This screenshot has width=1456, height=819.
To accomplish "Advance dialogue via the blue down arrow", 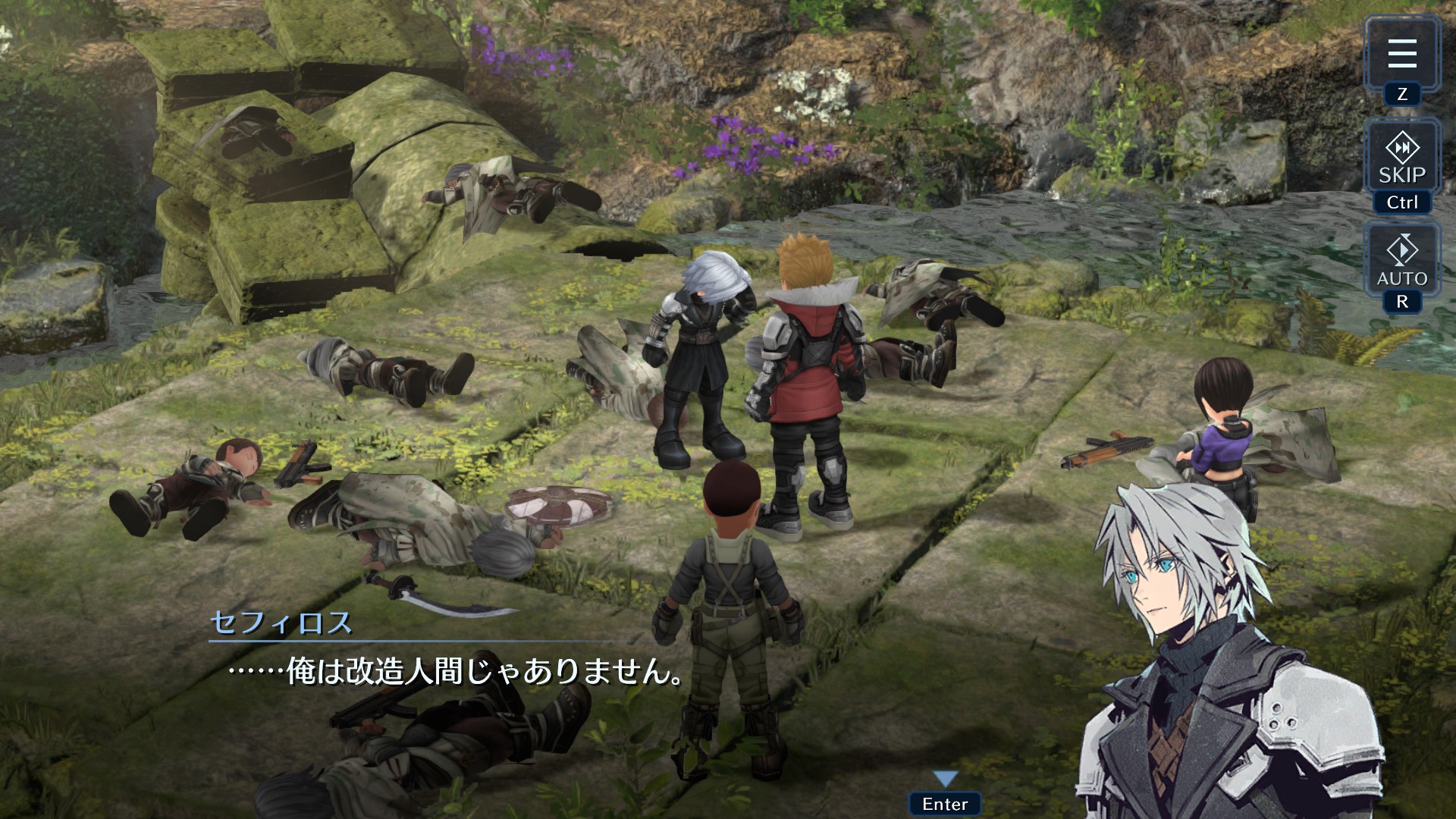I will [945, 778].
